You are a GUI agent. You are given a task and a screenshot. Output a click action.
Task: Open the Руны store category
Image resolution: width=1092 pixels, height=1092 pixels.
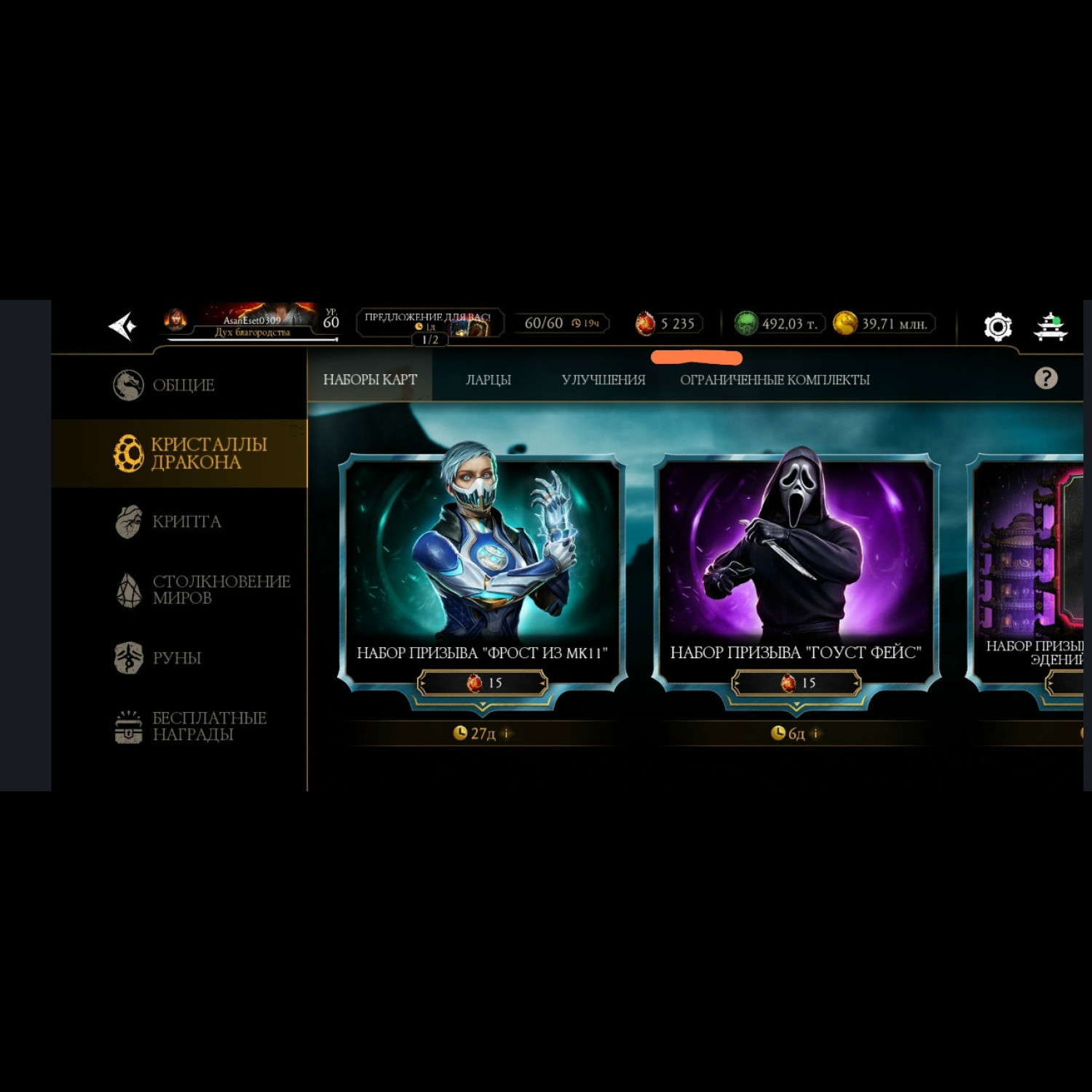175,657
